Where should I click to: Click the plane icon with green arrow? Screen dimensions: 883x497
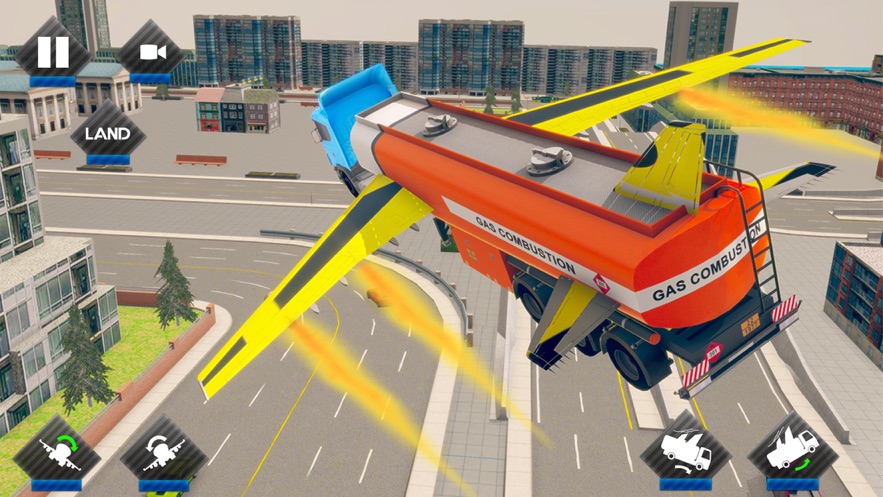tap(57, 451)
